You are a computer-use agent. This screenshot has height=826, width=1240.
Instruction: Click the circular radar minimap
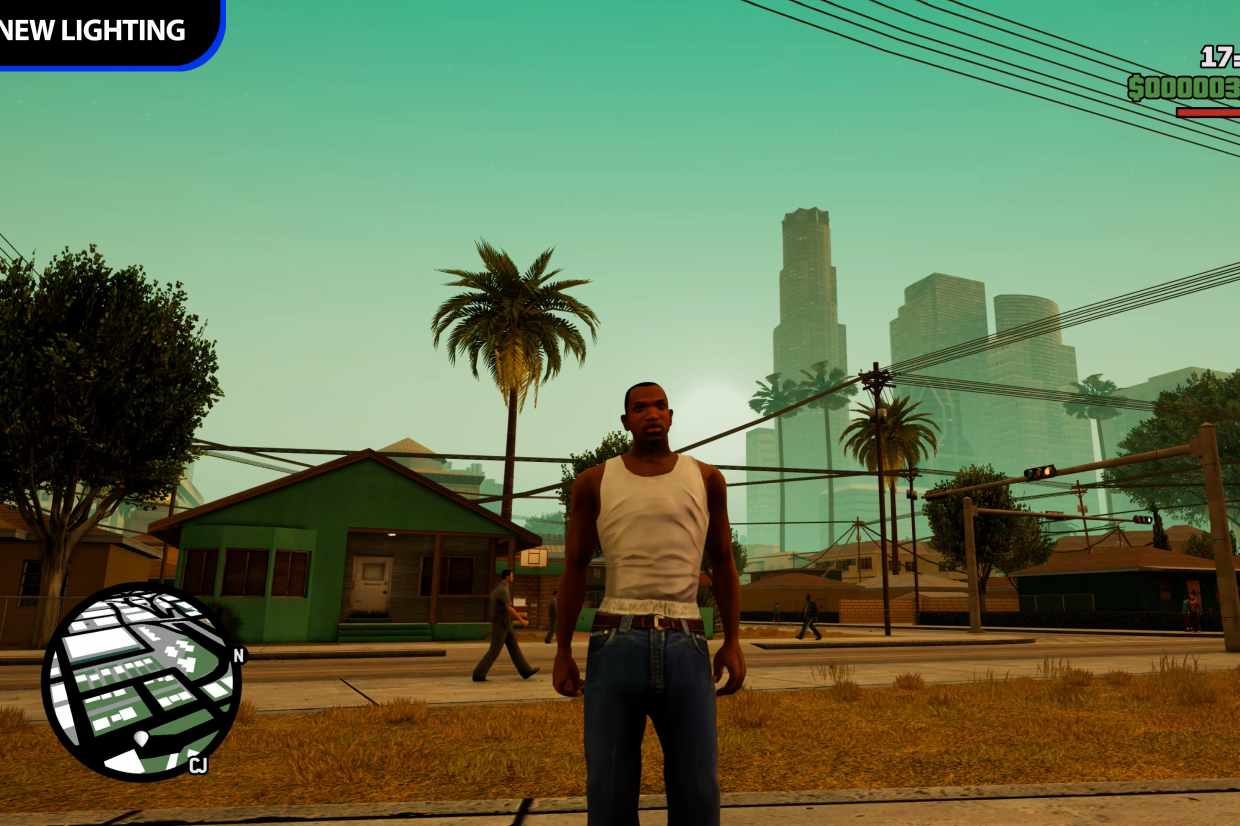(x=140, y=681)
